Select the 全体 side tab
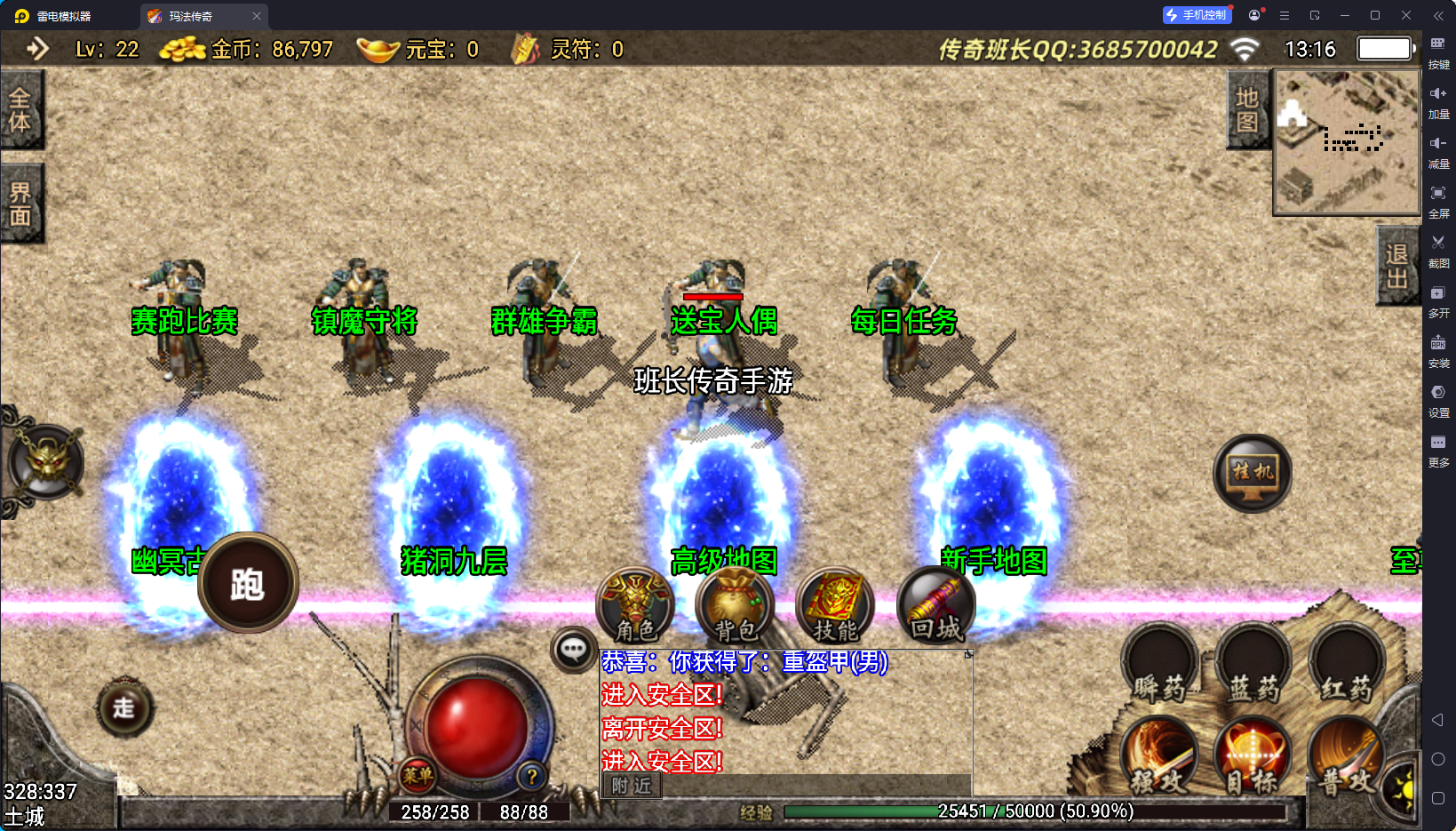 (x=20, y=110)
